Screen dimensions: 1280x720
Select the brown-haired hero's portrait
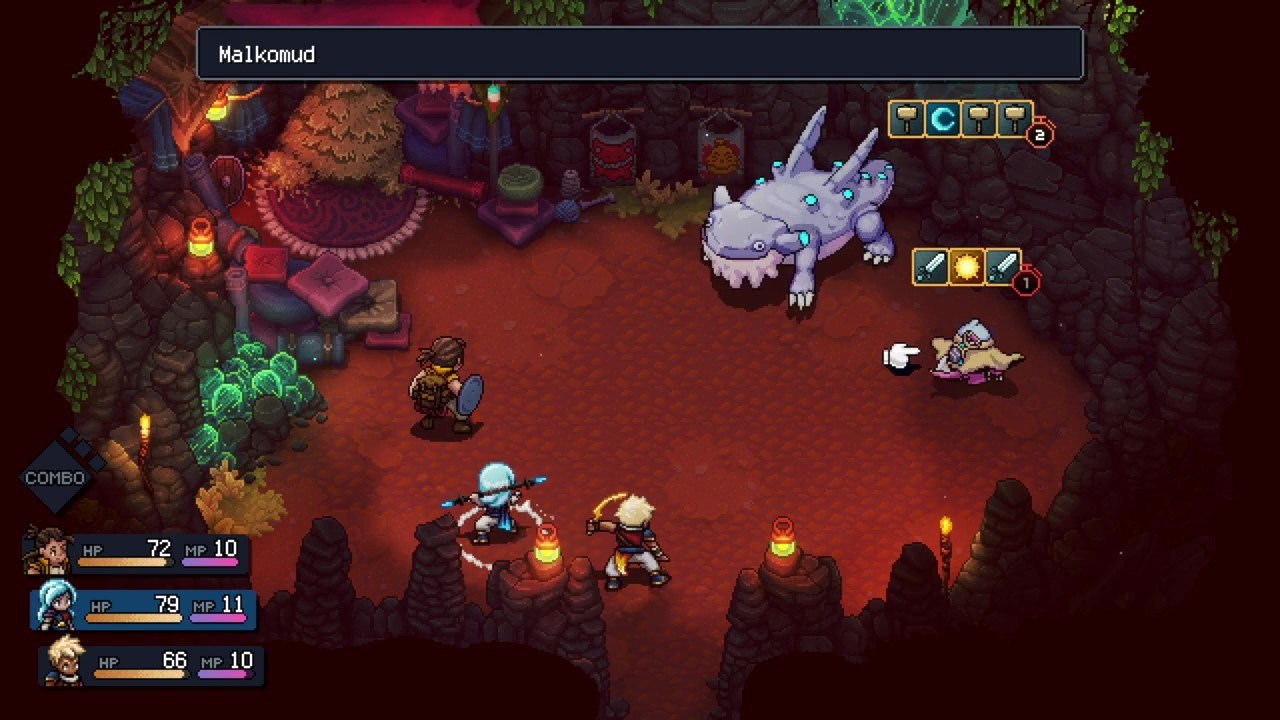pos(48,550)
